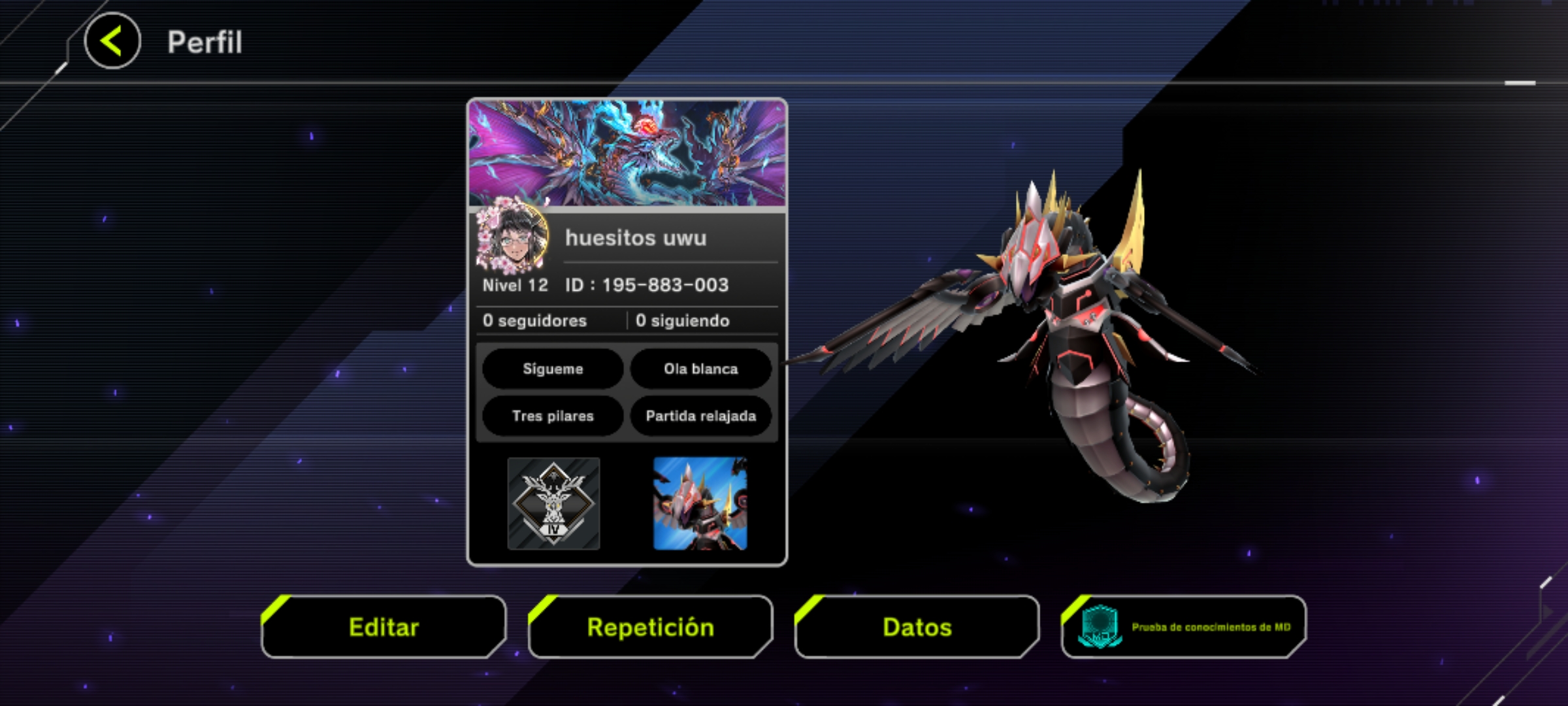This screenshot has height=706, width=1568.
Task: Click the rank IV emblem thumbnail
Action: point(553,503)
